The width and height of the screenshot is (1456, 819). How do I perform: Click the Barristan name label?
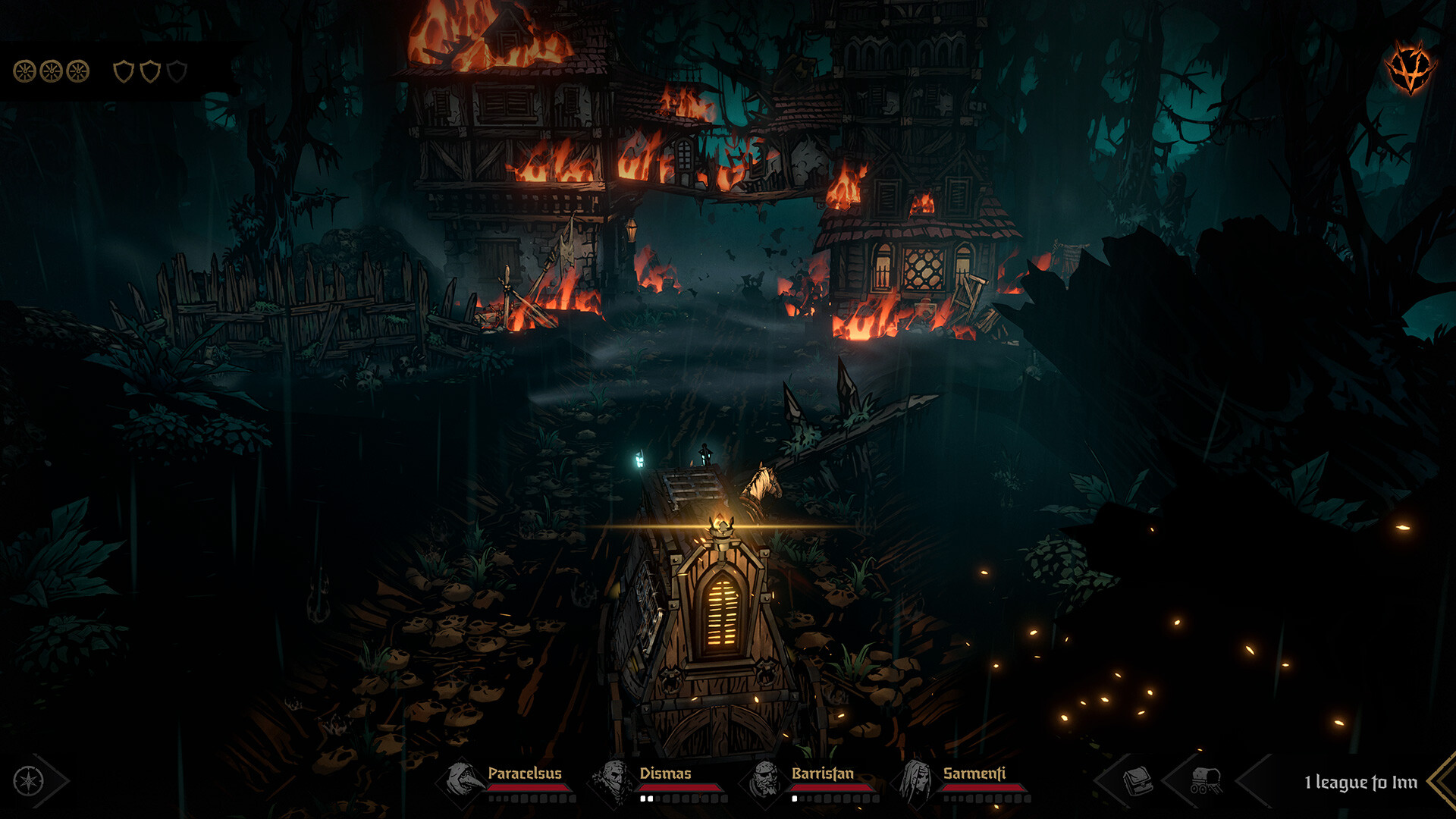[x=821, y=774]
